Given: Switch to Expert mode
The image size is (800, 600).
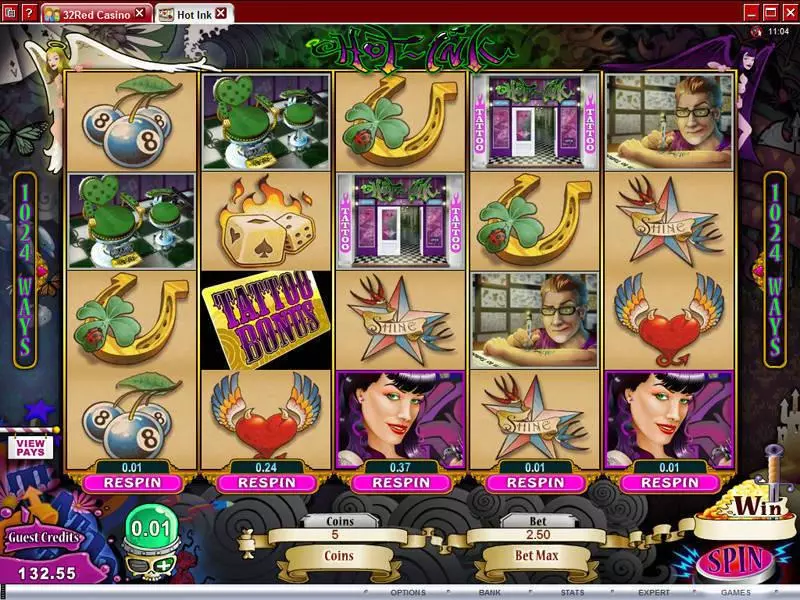Looking at the screenshot, I should 654,592.
